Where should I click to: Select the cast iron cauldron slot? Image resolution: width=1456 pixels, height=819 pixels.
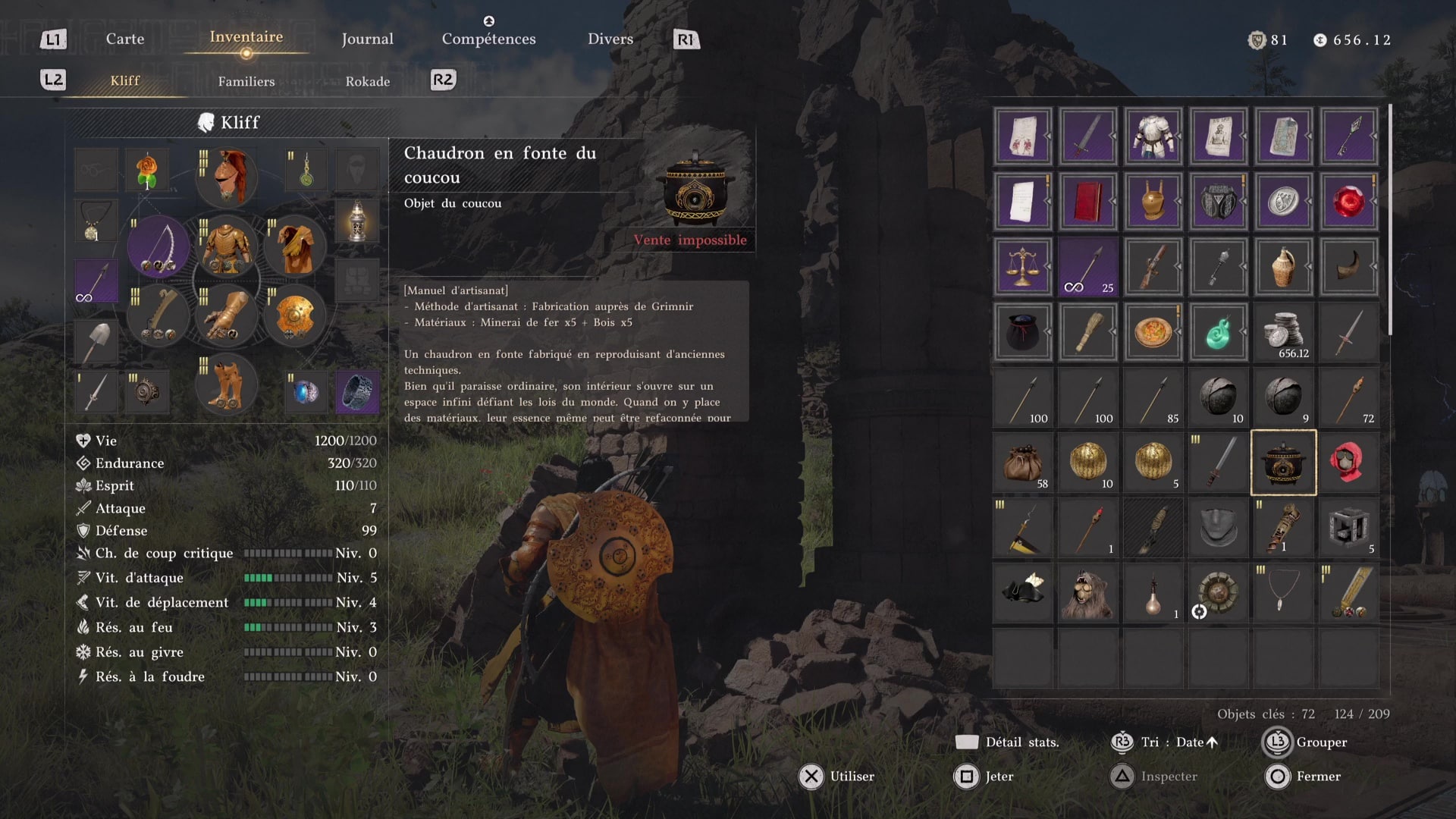pos(1283,463)
